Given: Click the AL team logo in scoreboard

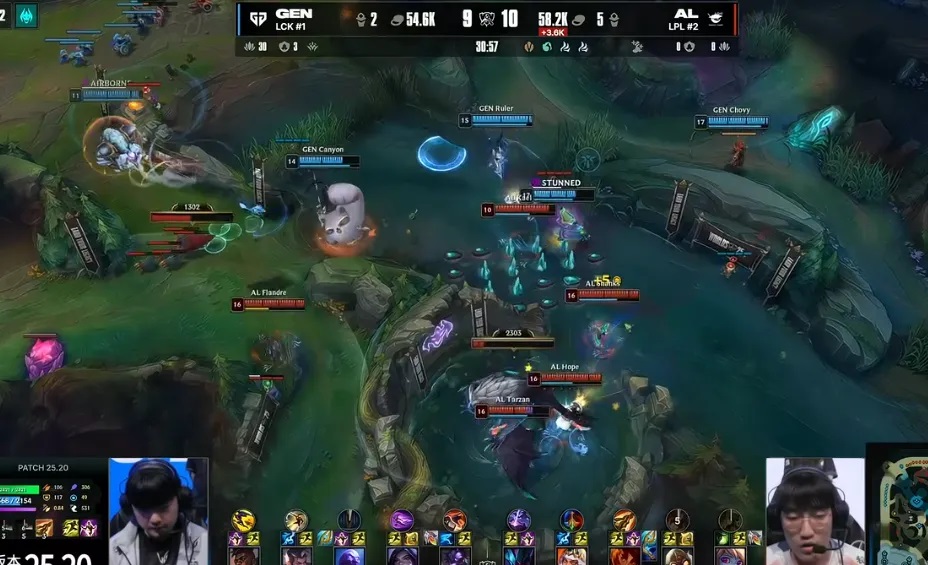Looking at the screenshot, I should [716, 18].
